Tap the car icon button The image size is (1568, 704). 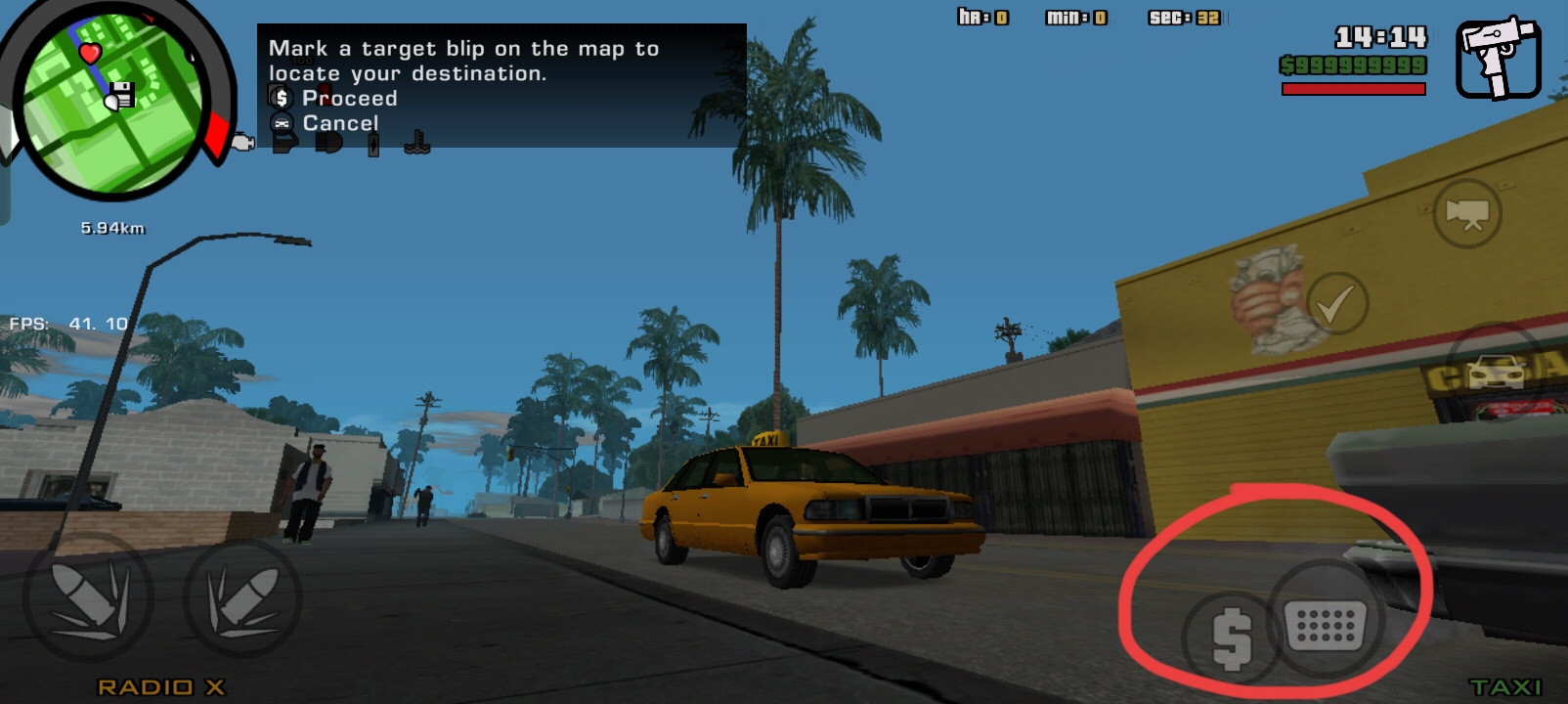coord(1496,373)
